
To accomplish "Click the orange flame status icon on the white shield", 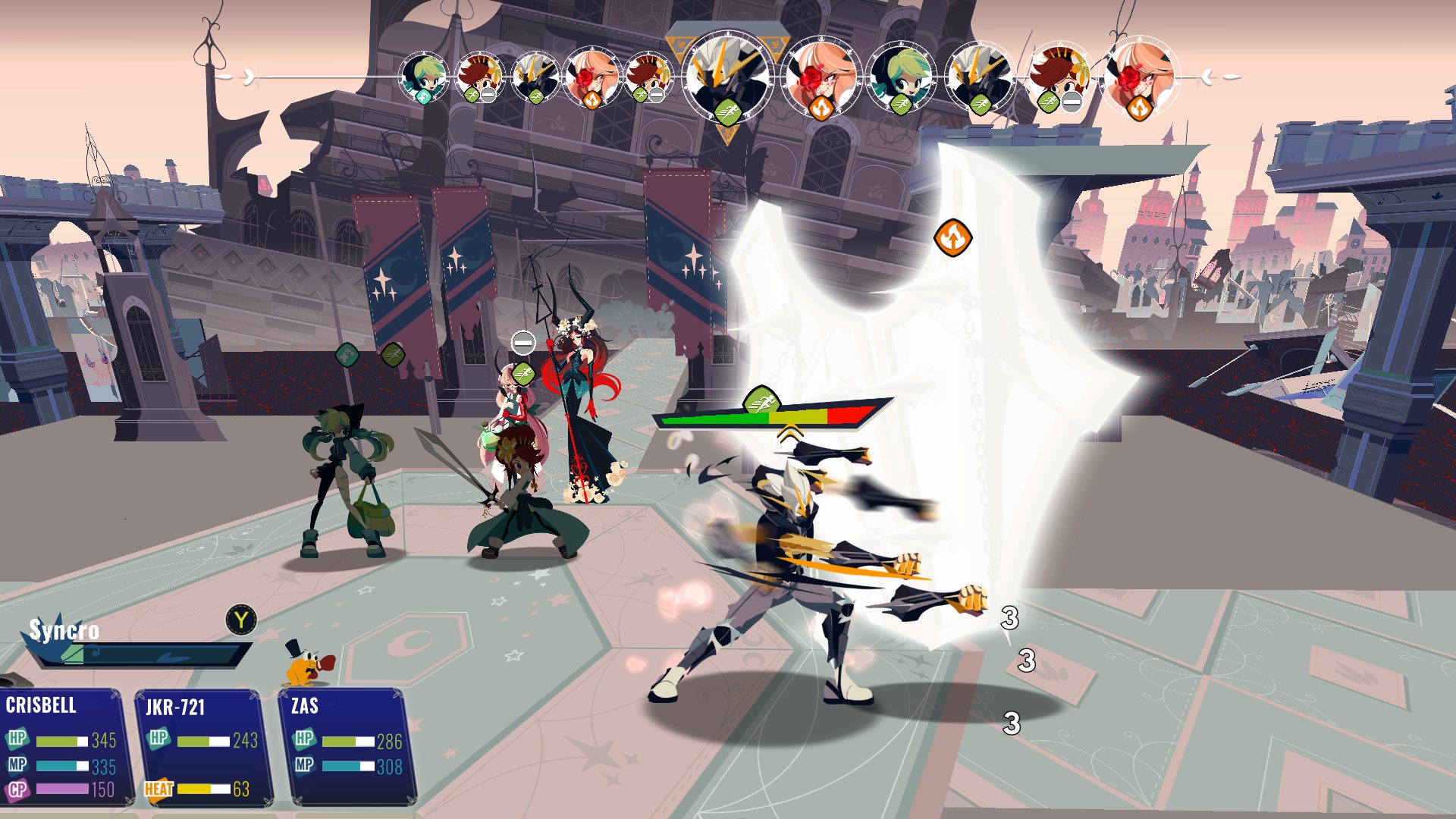I will point(952,238).
